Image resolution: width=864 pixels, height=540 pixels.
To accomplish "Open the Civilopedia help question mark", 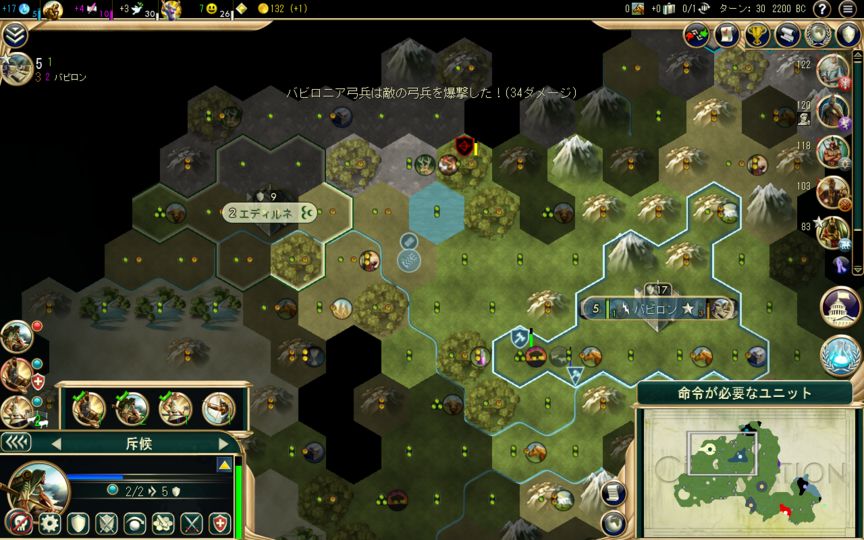I will [x=821, y=9].
